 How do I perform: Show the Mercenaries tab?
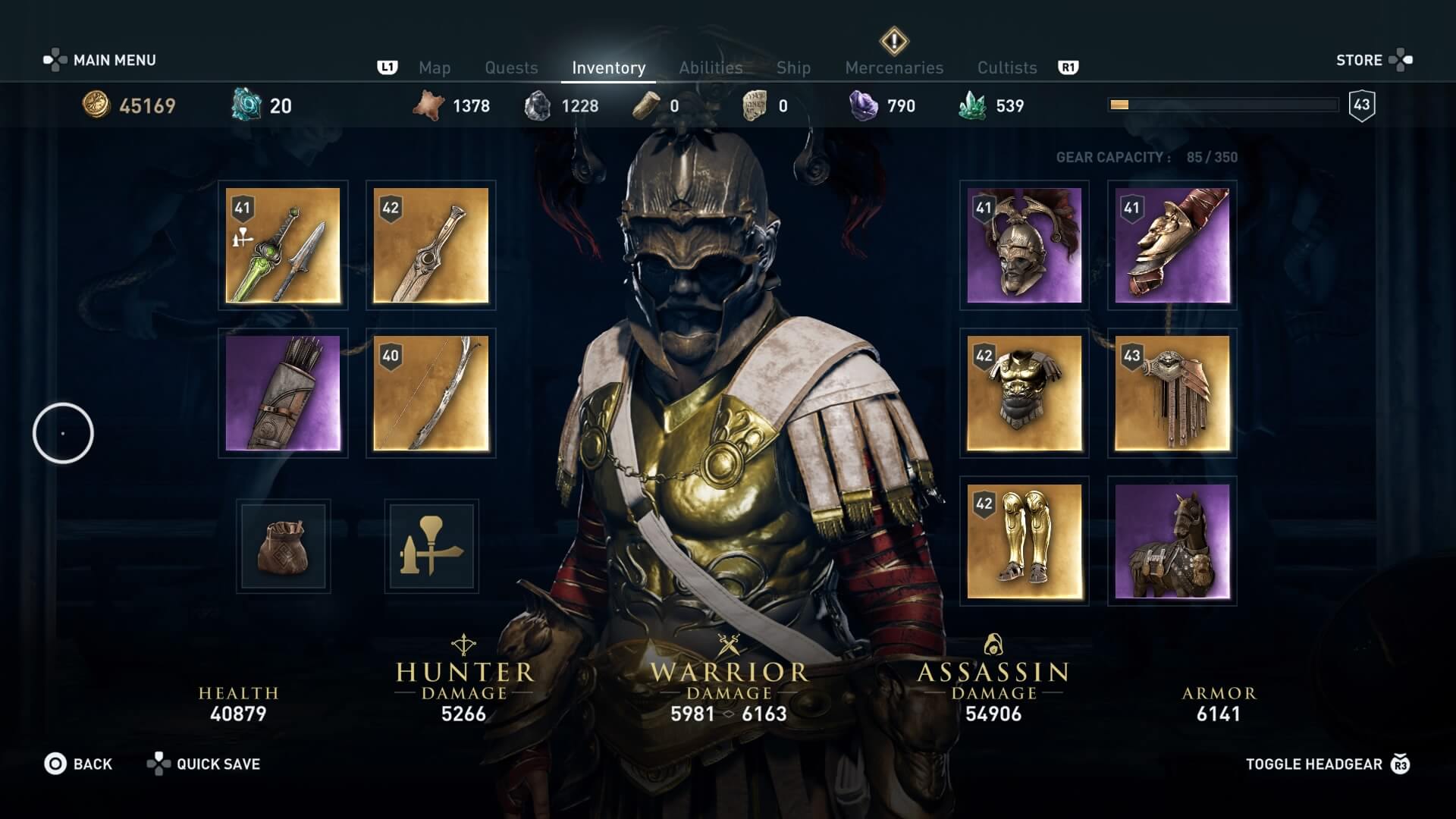click(x=894, y=68)
